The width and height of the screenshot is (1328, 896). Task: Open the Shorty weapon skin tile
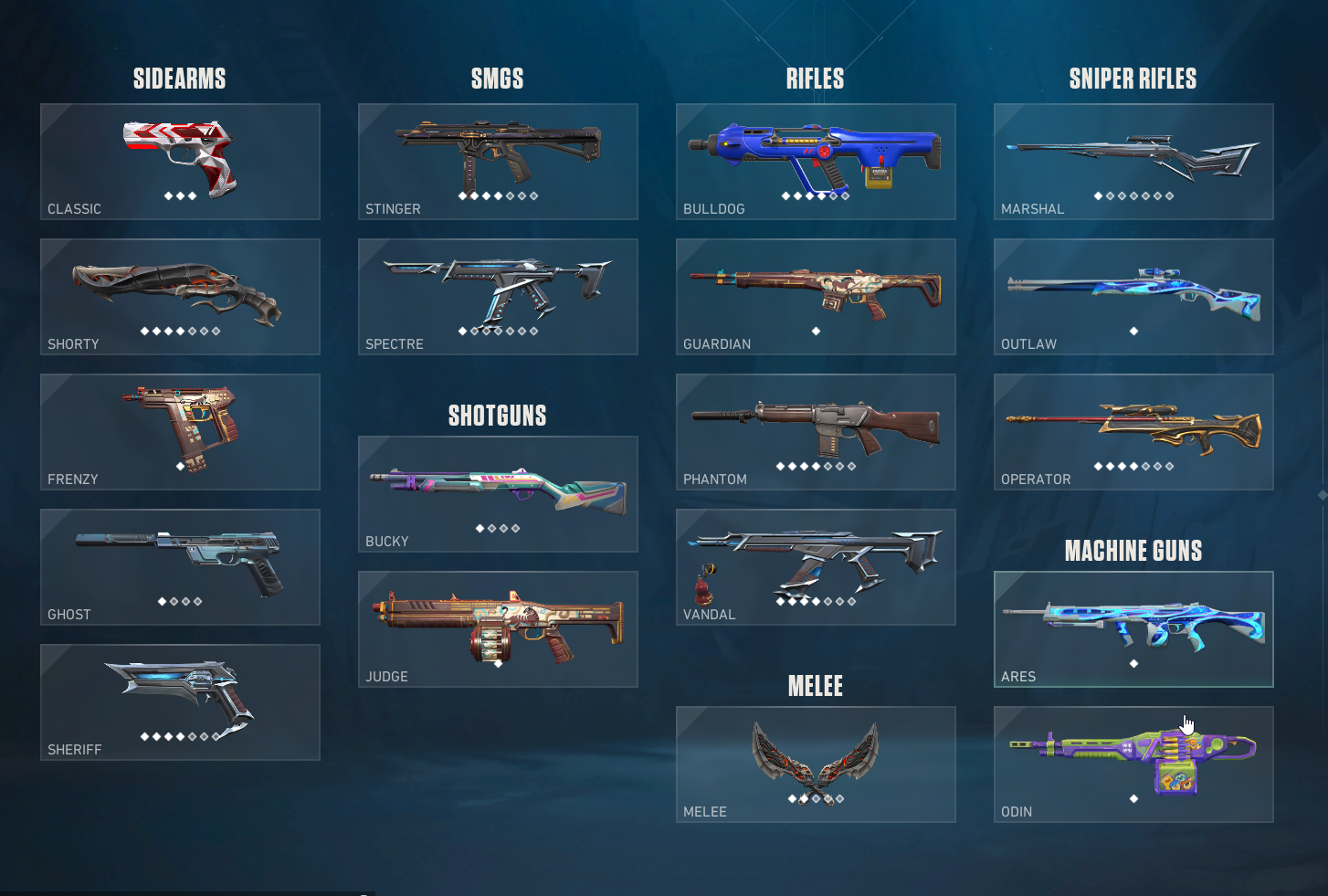tap(180, 297)
